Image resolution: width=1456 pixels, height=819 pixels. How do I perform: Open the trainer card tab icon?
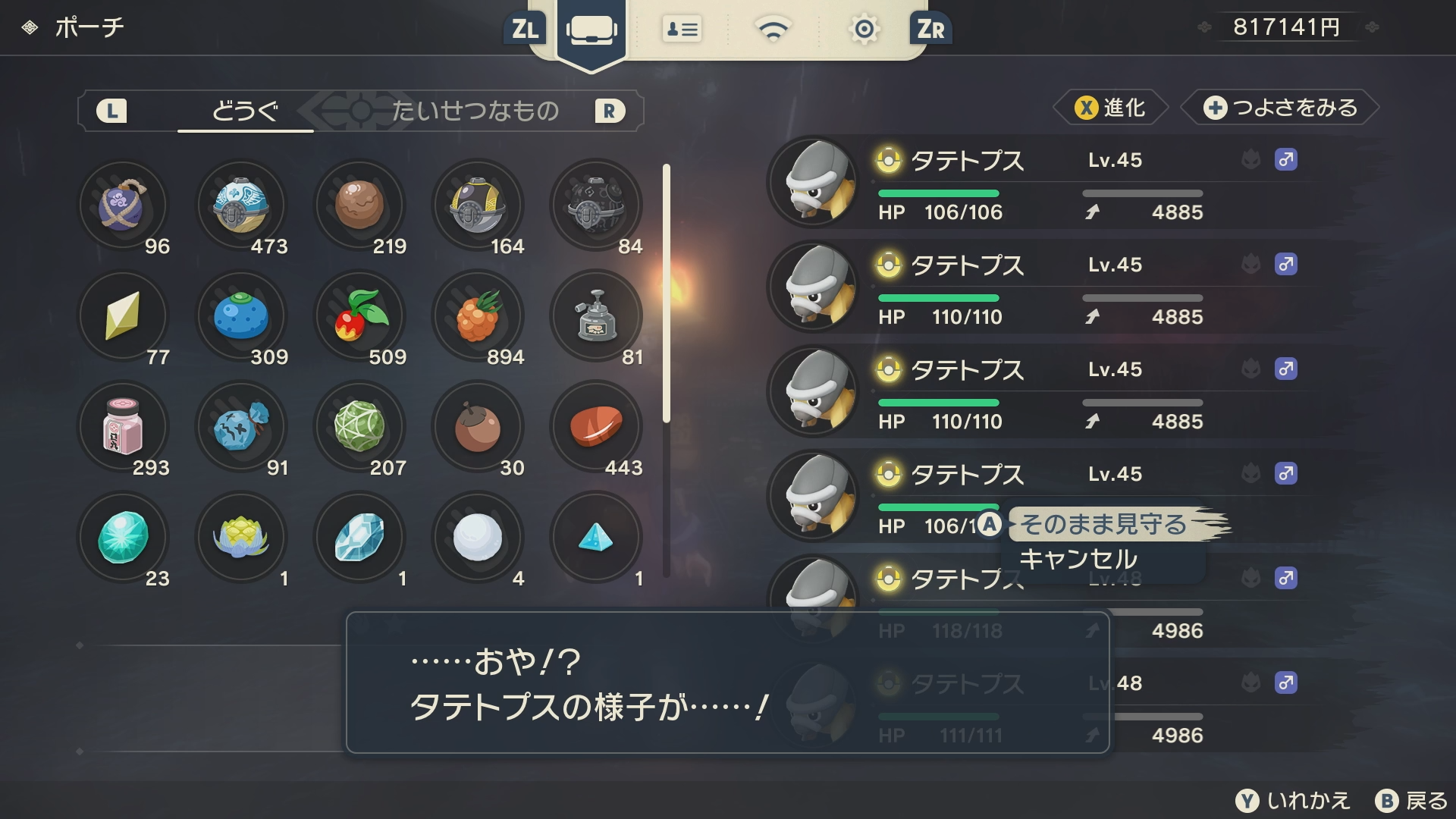682,30
